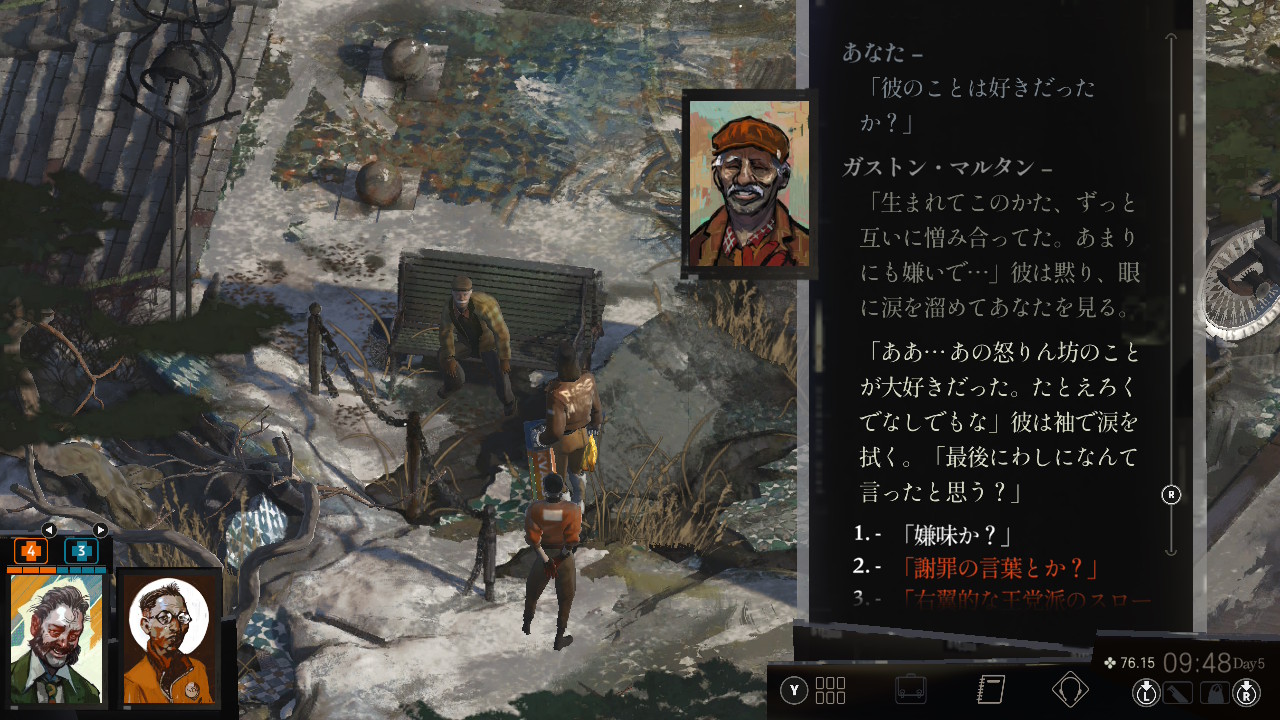Click the right arrow above the morale button
Image resolution: width=1280 pixels, height=720 pixels.
tap(100, 530)
